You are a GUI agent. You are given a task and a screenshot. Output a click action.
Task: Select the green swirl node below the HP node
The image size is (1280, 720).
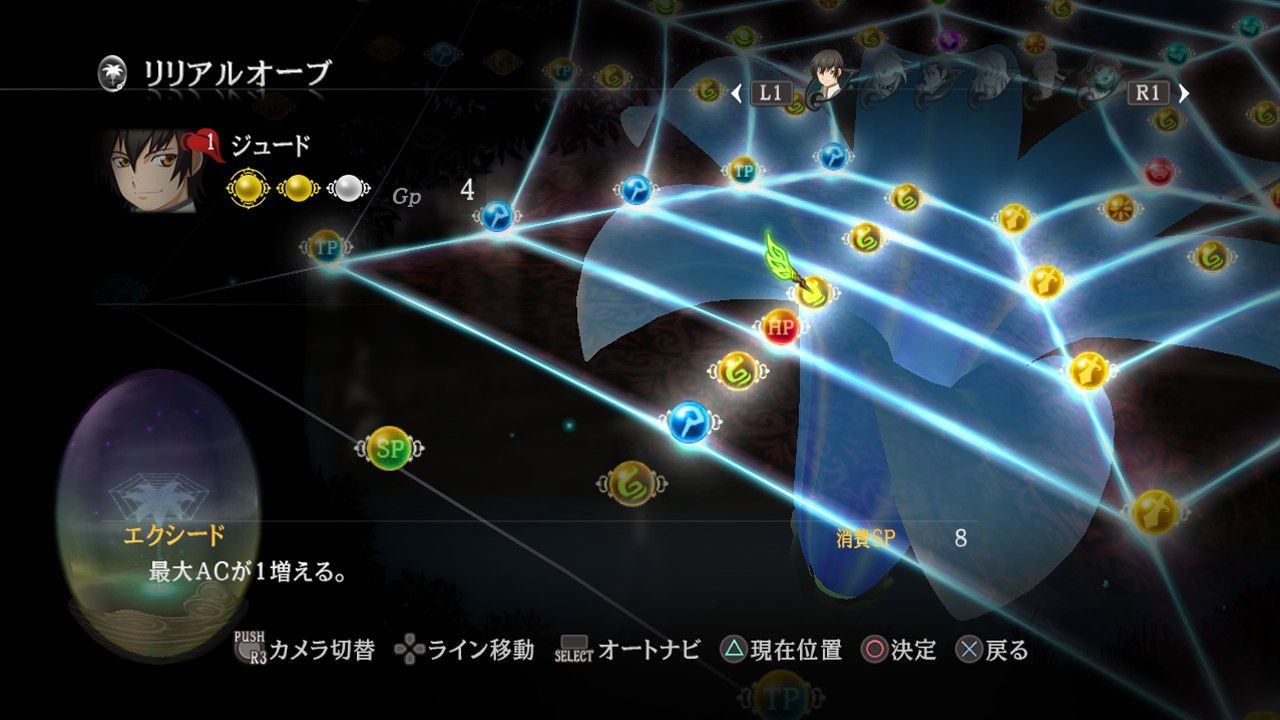point(738,369)
